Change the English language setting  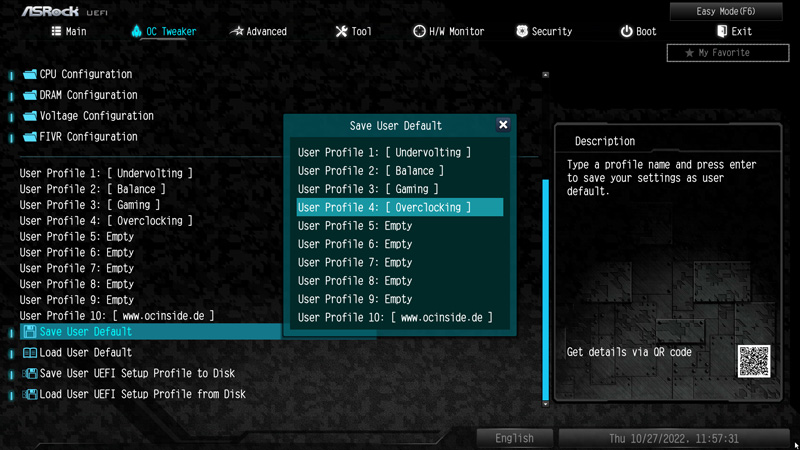(x=514, y=438)
